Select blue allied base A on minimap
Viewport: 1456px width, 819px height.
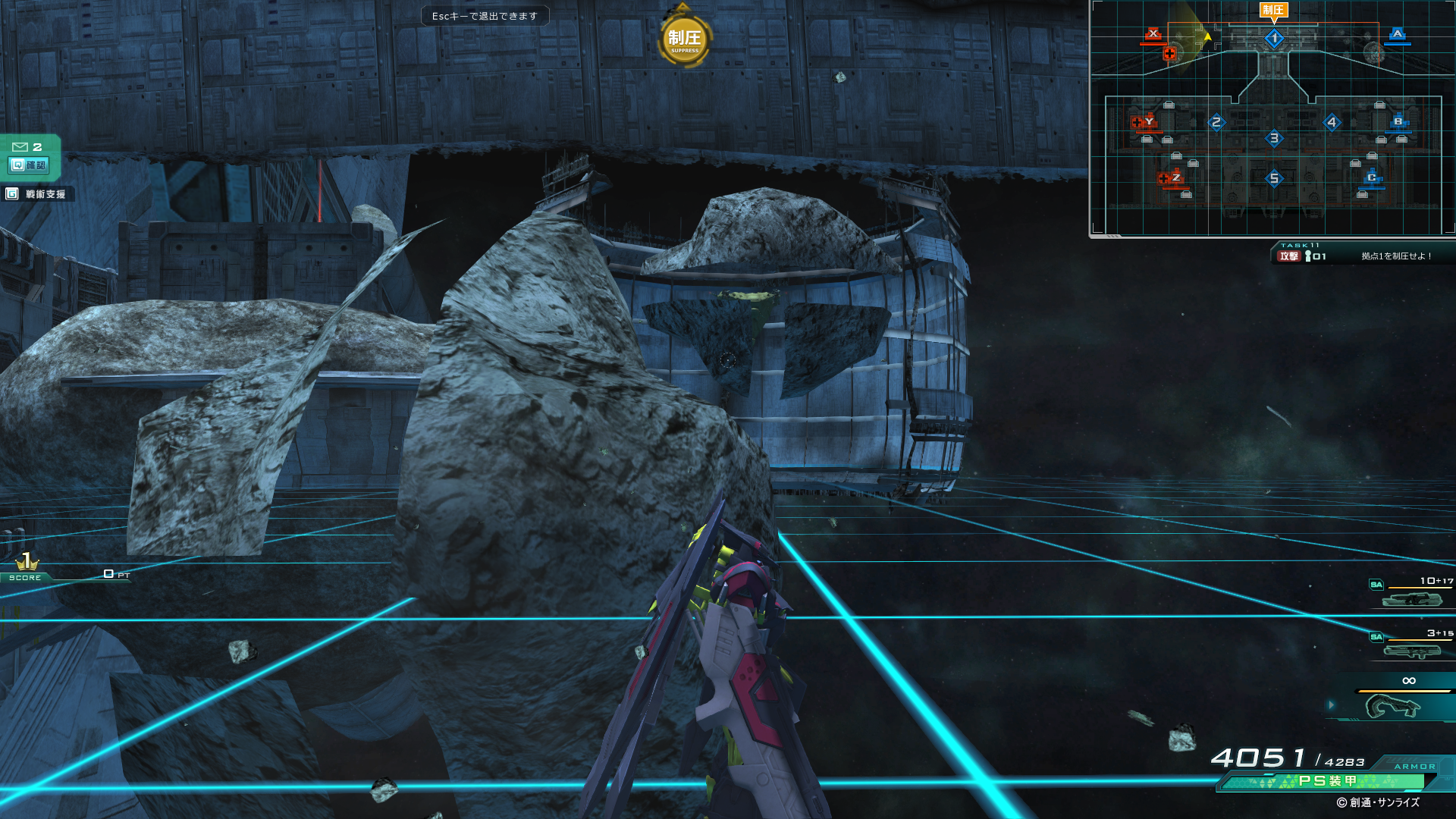[x=1398, y=33]
